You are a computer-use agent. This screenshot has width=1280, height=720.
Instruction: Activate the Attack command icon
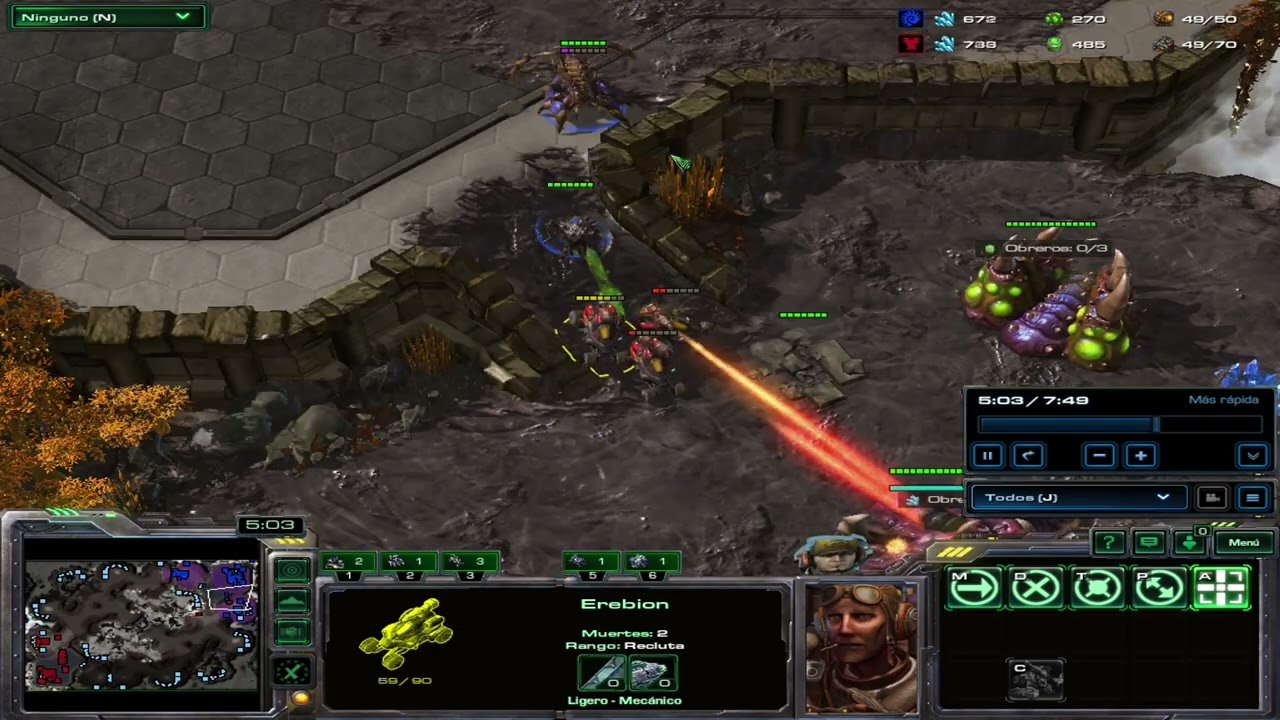click(x=1221, y=588)
